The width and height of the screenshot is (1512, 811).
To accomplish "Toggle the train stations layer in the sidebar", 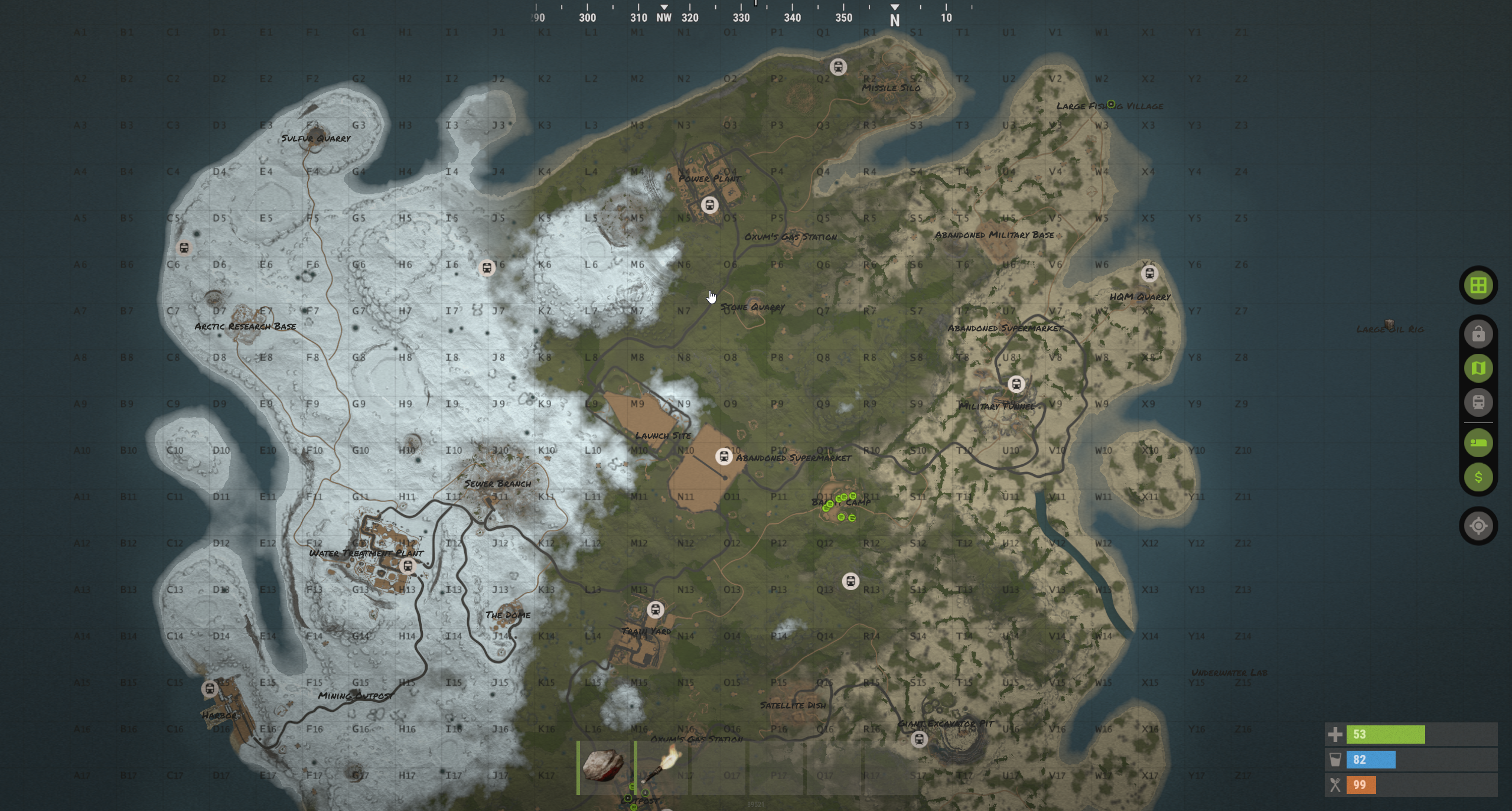I will (x=1480, y=403).
